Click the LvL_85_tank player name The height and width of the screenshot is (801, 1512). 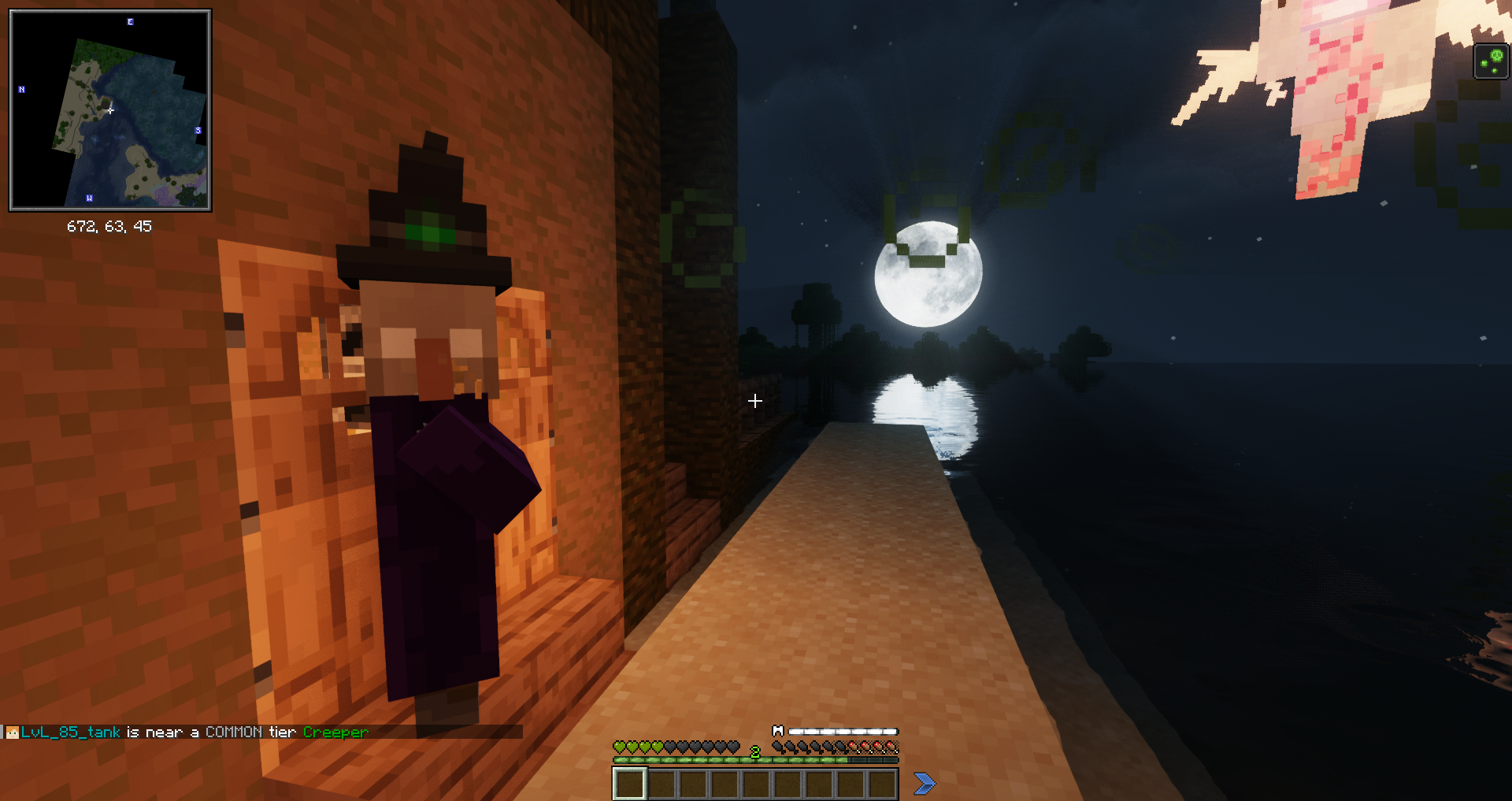click(71, 732)
